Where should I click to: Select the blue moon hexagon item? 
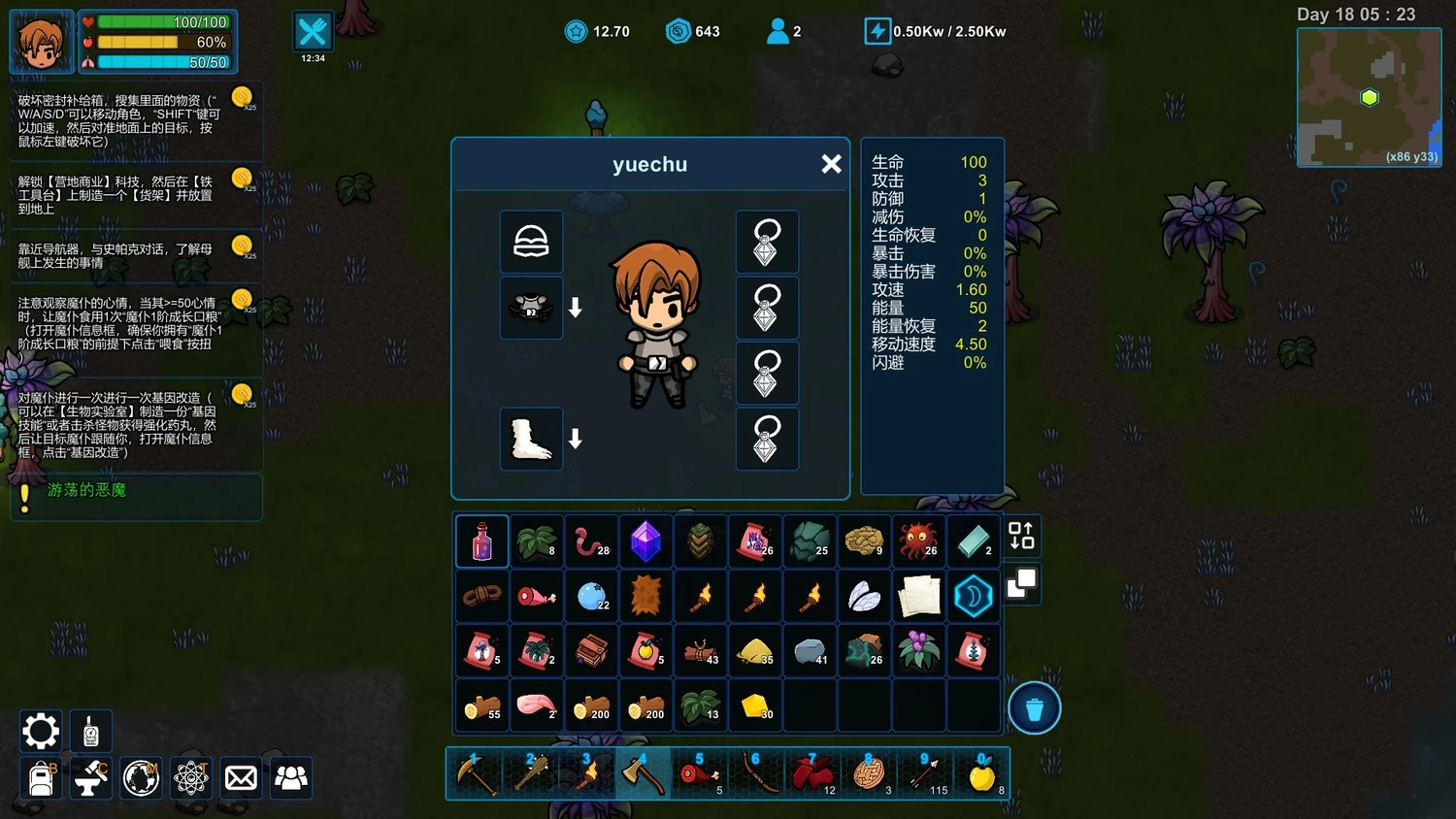coord(973,596)
